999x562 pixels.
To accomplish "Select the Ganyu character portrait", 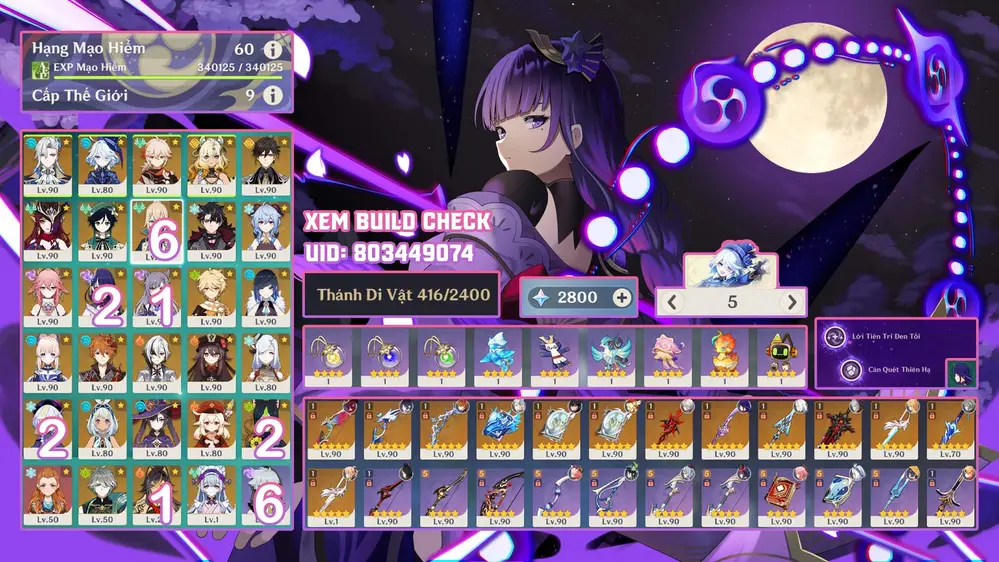I will [265, 229].
